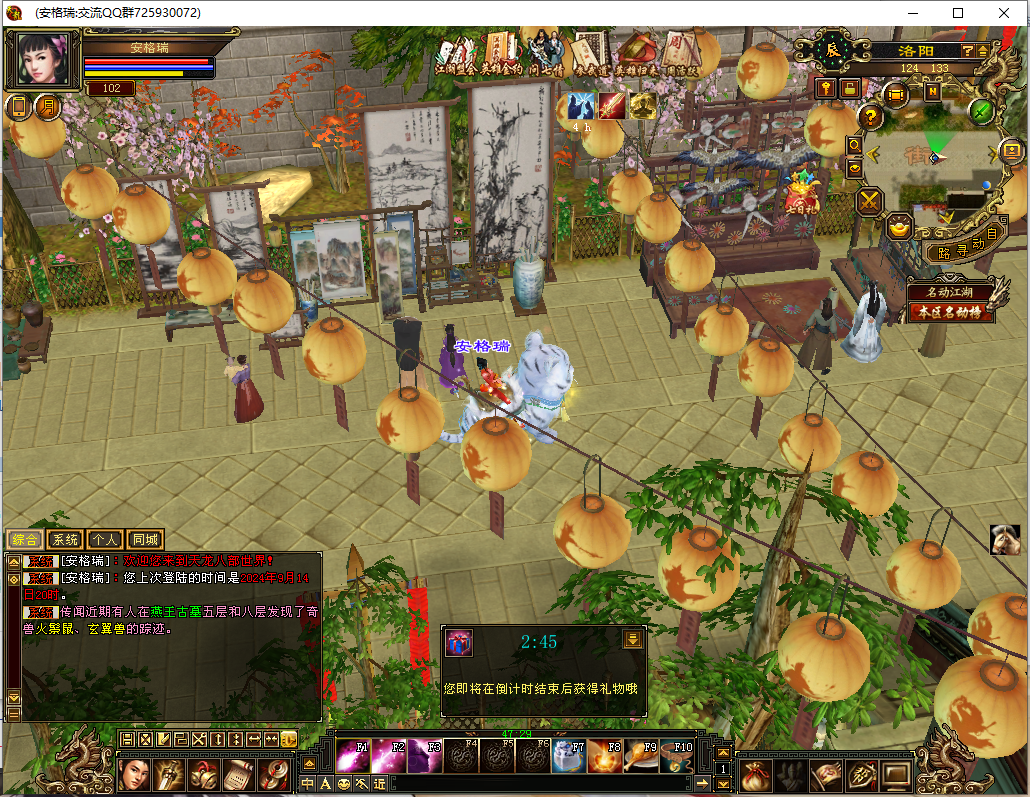Select the 同城 chat tab
This screenshot has width=1030, height=797.
[145, 539]
